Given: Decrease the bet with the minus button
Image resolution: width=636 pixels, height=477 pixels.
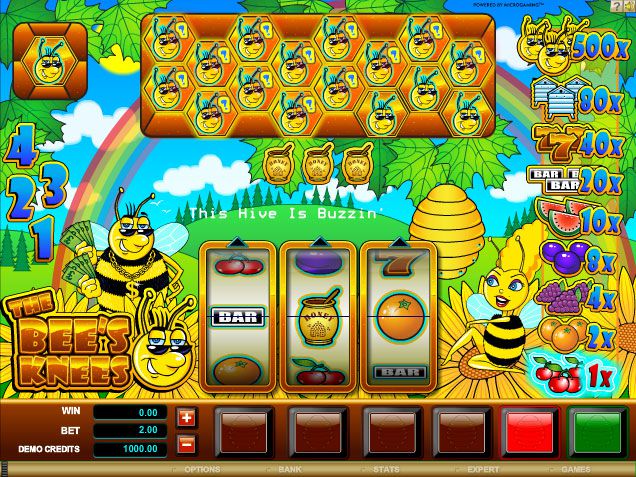Looking at the screenshot, I should point(186,442).
